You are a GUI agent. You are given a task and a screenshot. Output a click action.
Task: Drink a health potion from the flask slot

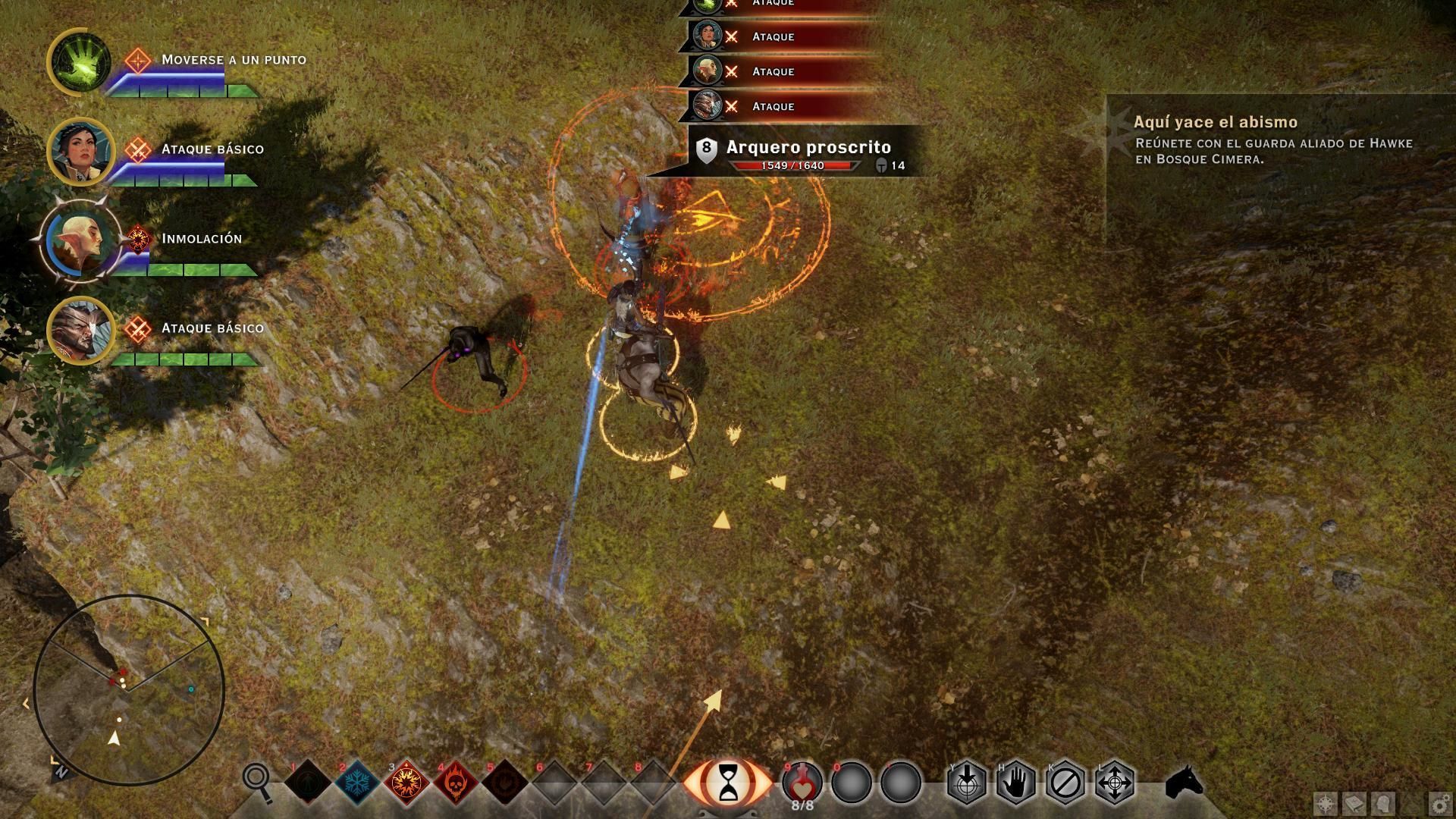coord(802,781)
